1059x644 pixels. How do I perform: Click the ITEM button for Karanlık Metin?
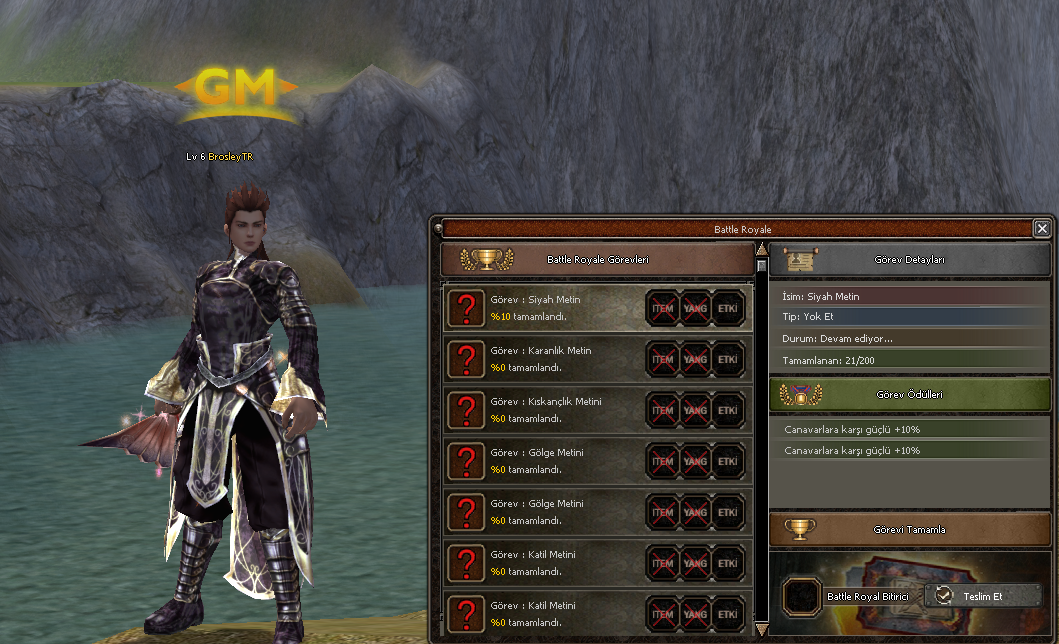point(663,360)
